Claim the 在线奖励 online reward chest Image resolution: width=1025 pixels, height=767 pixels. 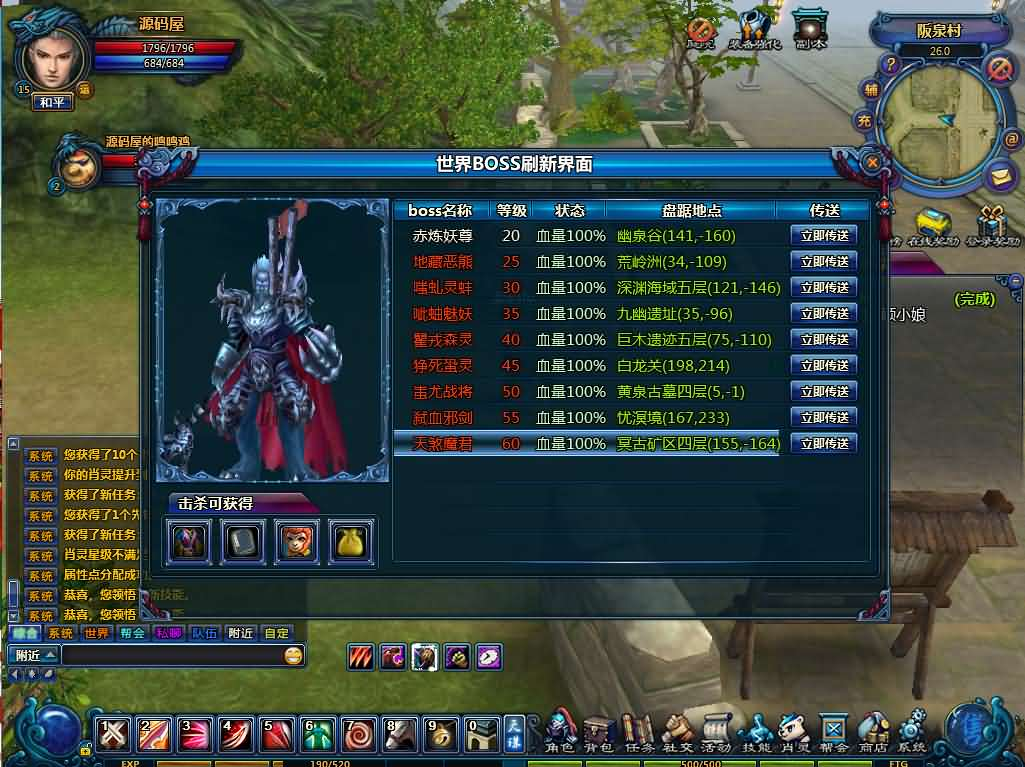(932, 226)
